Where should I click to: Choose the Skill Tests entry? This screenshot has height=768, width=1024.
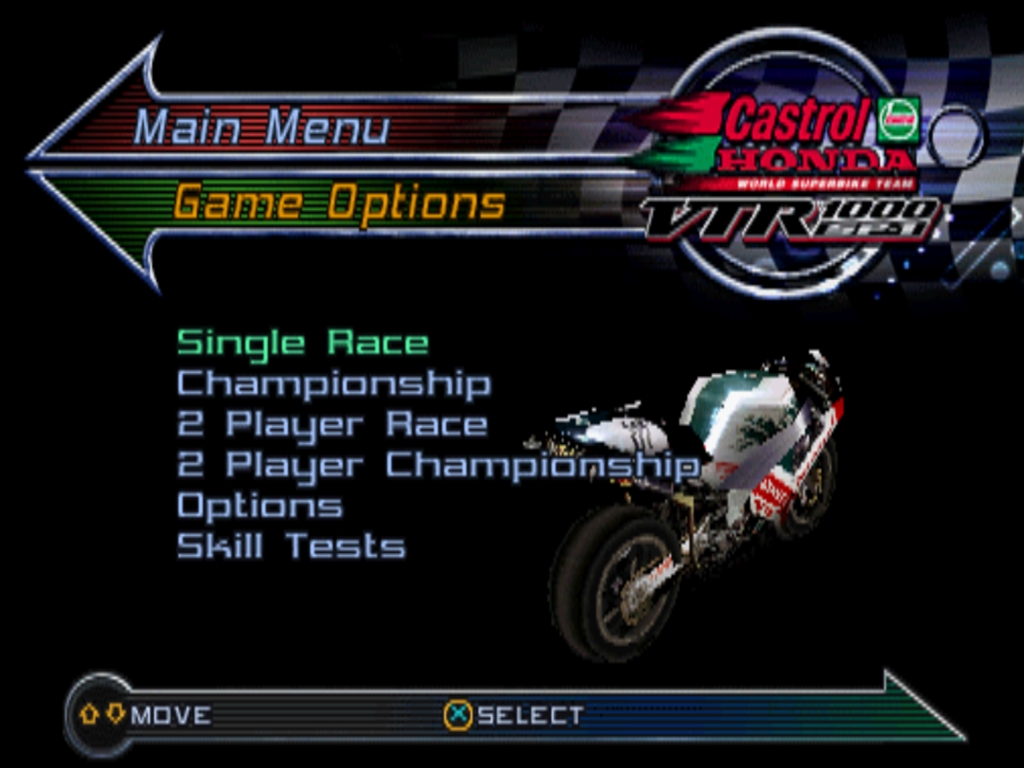click(291, 546)
